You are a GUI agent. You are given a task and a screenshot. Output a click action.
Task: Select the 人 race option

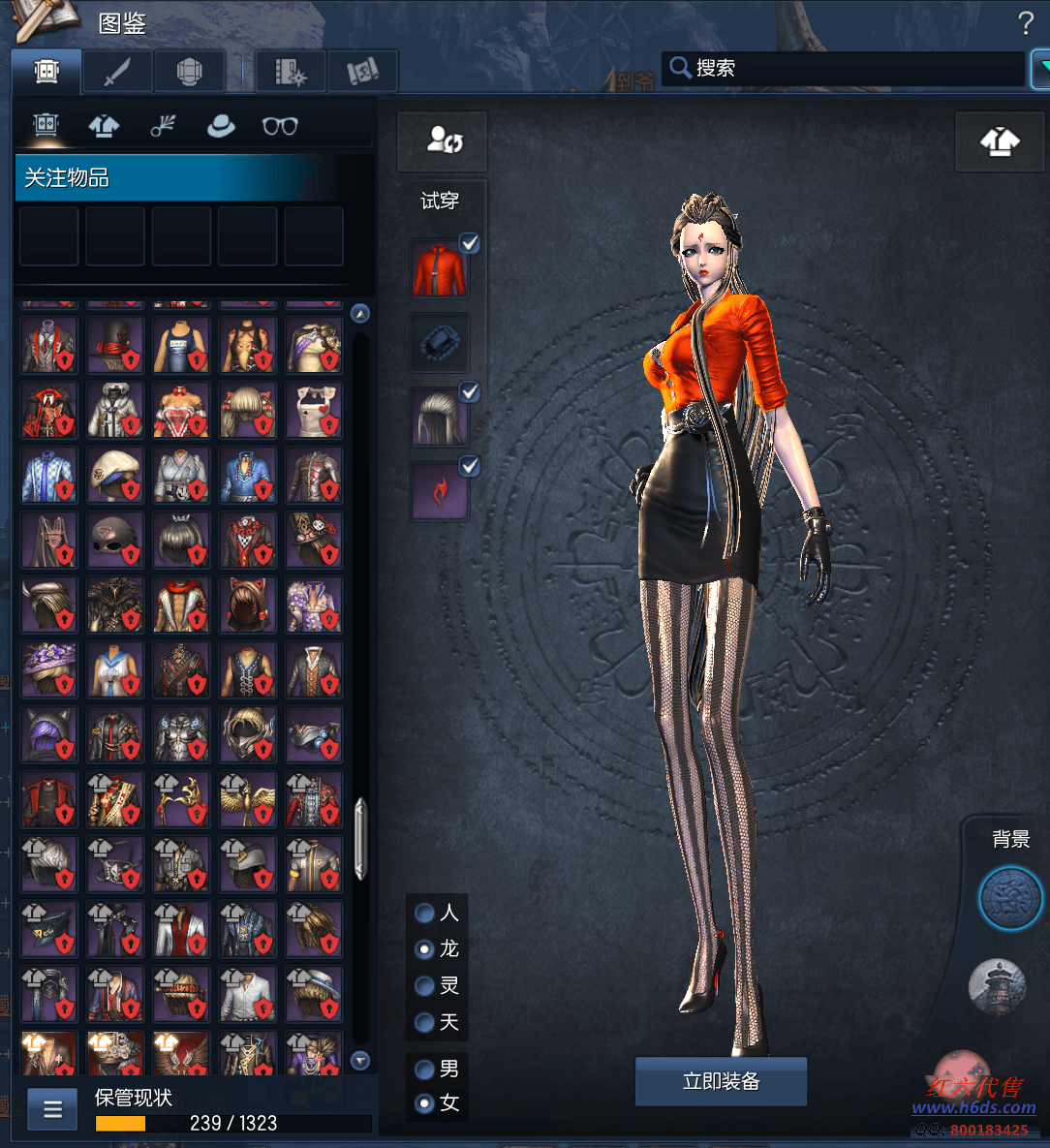pos(424,913)
